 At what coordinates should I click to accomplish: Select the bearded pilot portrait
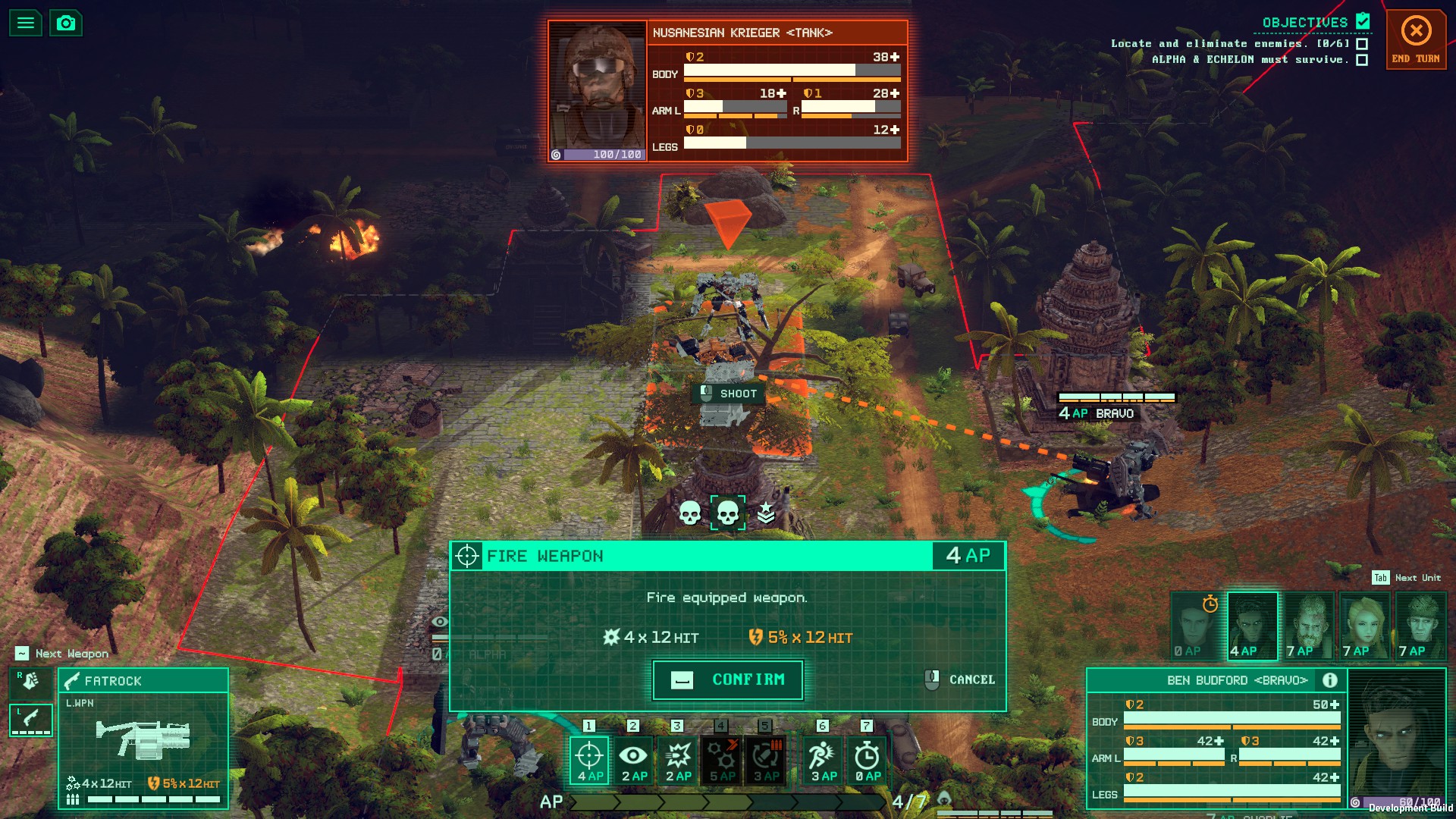click(x=1308, y=626)
